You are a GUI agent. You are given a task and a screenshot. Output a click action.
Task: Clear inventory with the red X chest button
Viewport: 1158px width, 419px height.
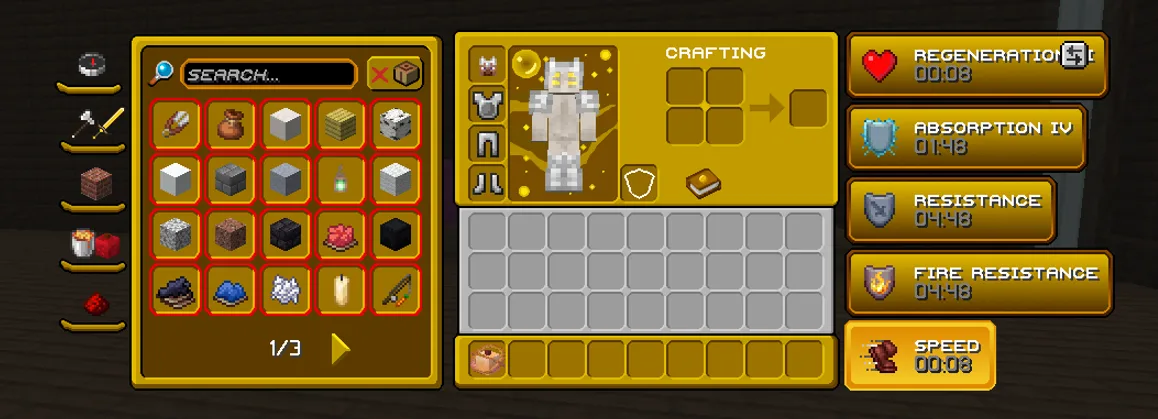click(395, 74)
